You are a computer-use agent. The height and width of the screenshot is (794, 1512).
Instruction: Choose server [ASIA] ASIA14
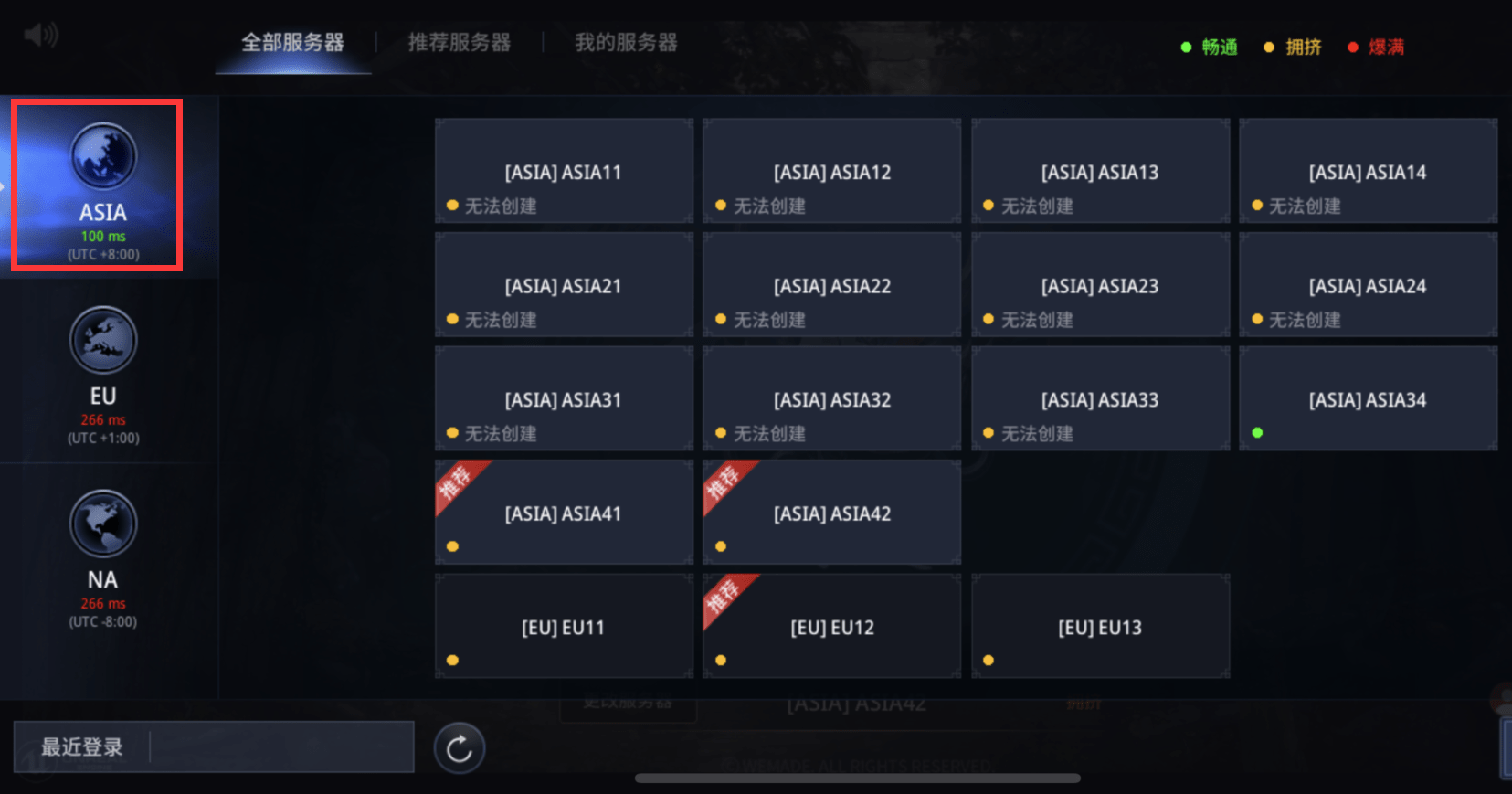point(1368,172)
